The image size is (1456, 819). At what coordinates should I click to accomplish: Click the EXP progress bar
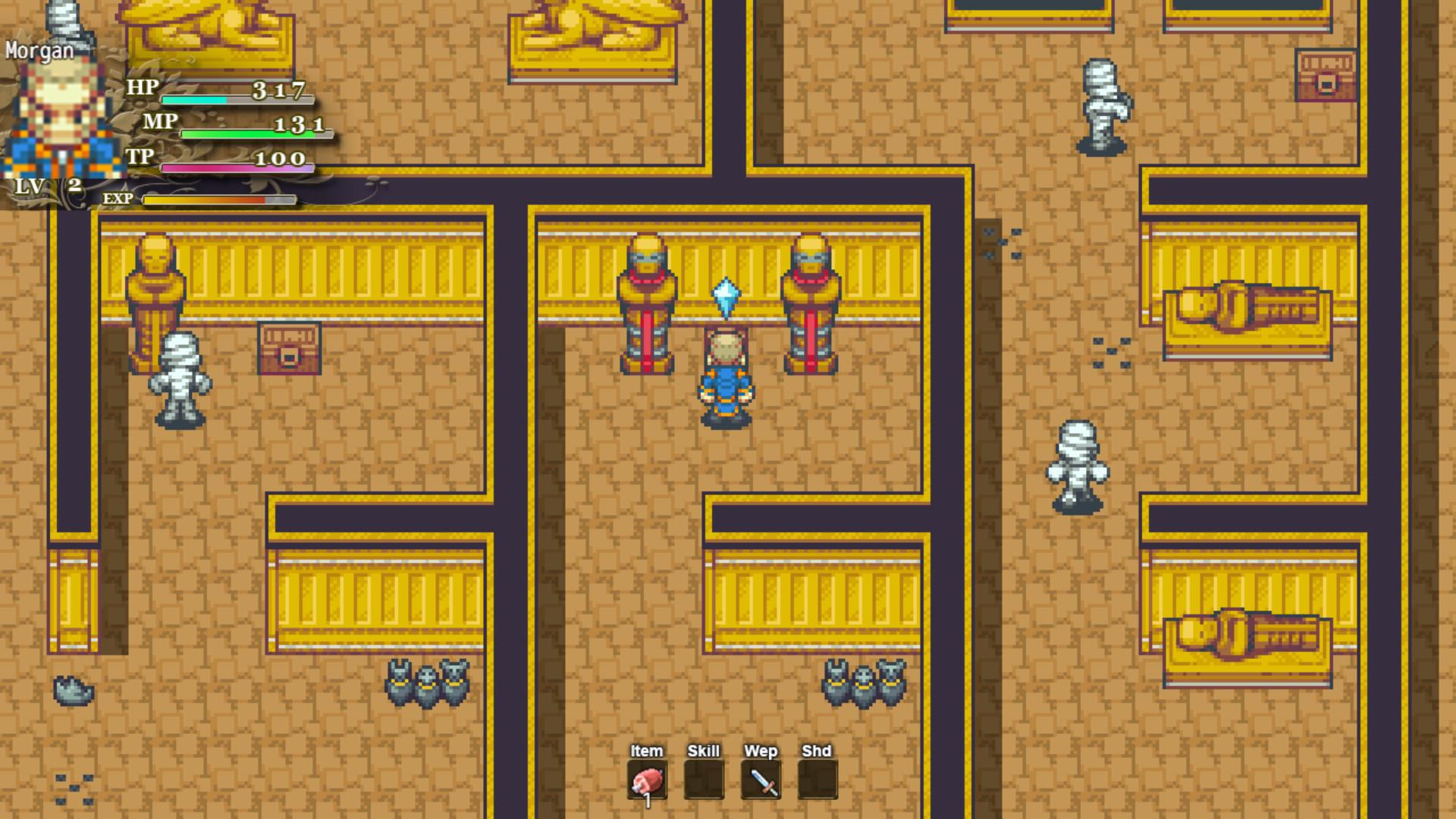coord(216,199)
